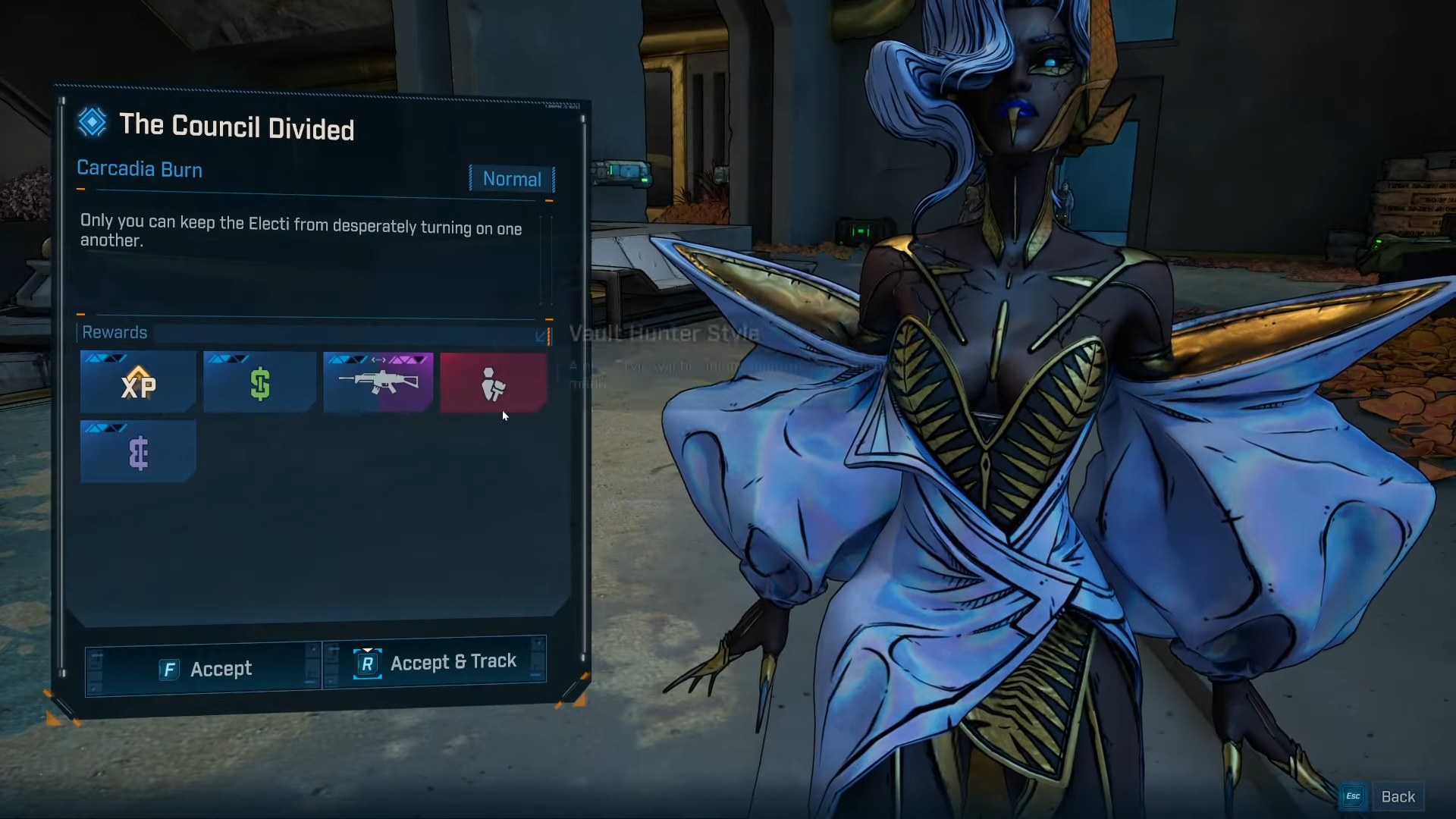Toggle tracking via Accept & Track option
Image resolution: width=1456 pixels, height=819 pixels.
click(x=453, y=661)
